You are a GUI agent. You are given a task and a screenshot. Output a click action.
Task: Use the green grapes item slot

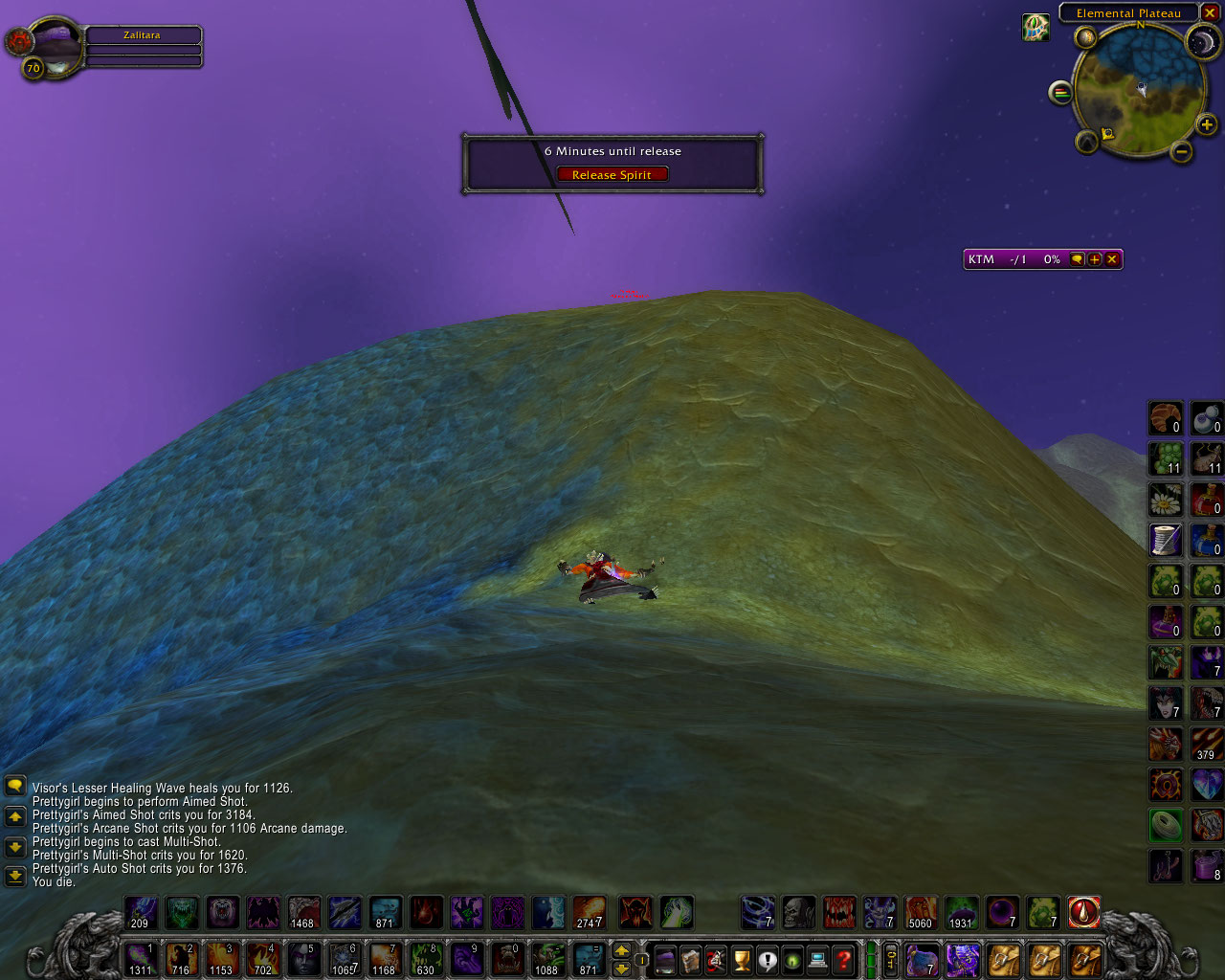pos(1165,459)
